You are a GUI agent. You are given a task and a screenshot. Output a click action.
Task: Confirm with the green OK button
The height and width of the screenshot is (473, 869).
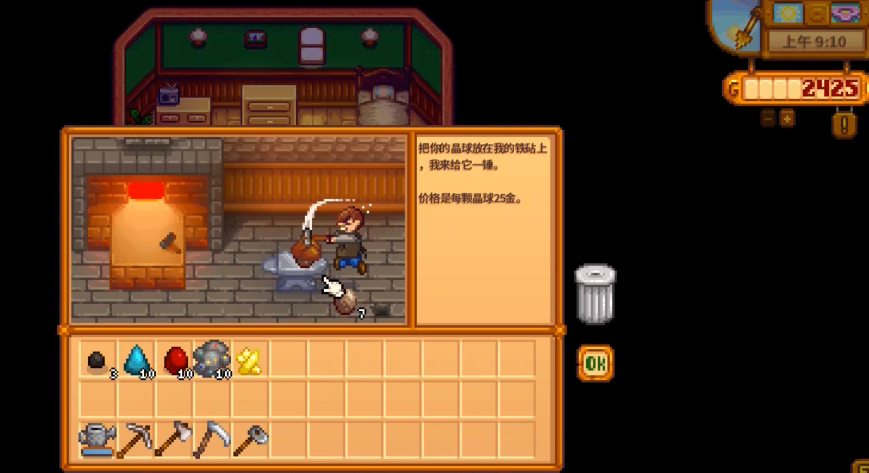click(595, 363)
